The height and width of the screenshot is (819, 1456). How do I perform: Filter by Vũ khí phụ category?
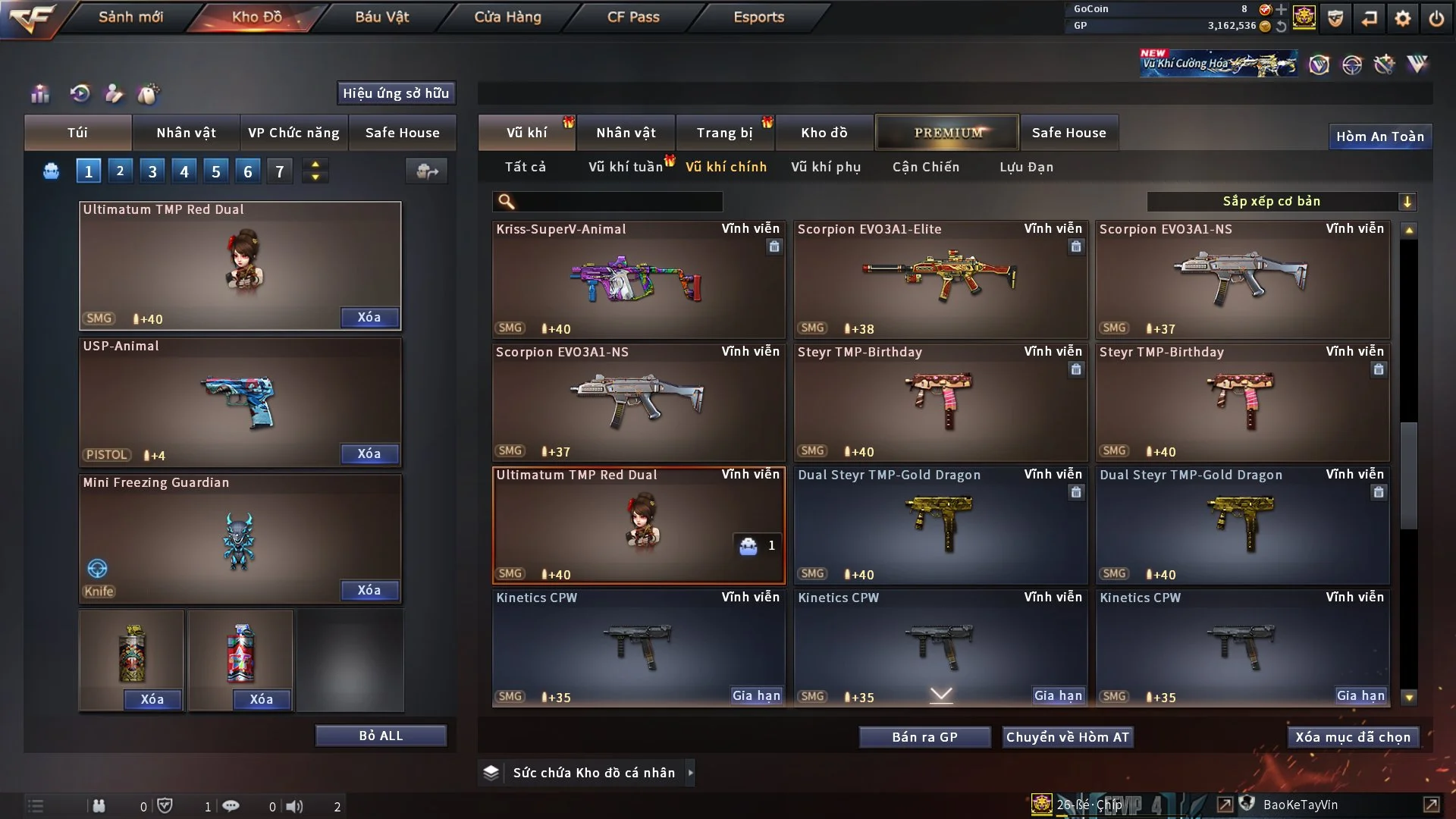coord(826,167)
